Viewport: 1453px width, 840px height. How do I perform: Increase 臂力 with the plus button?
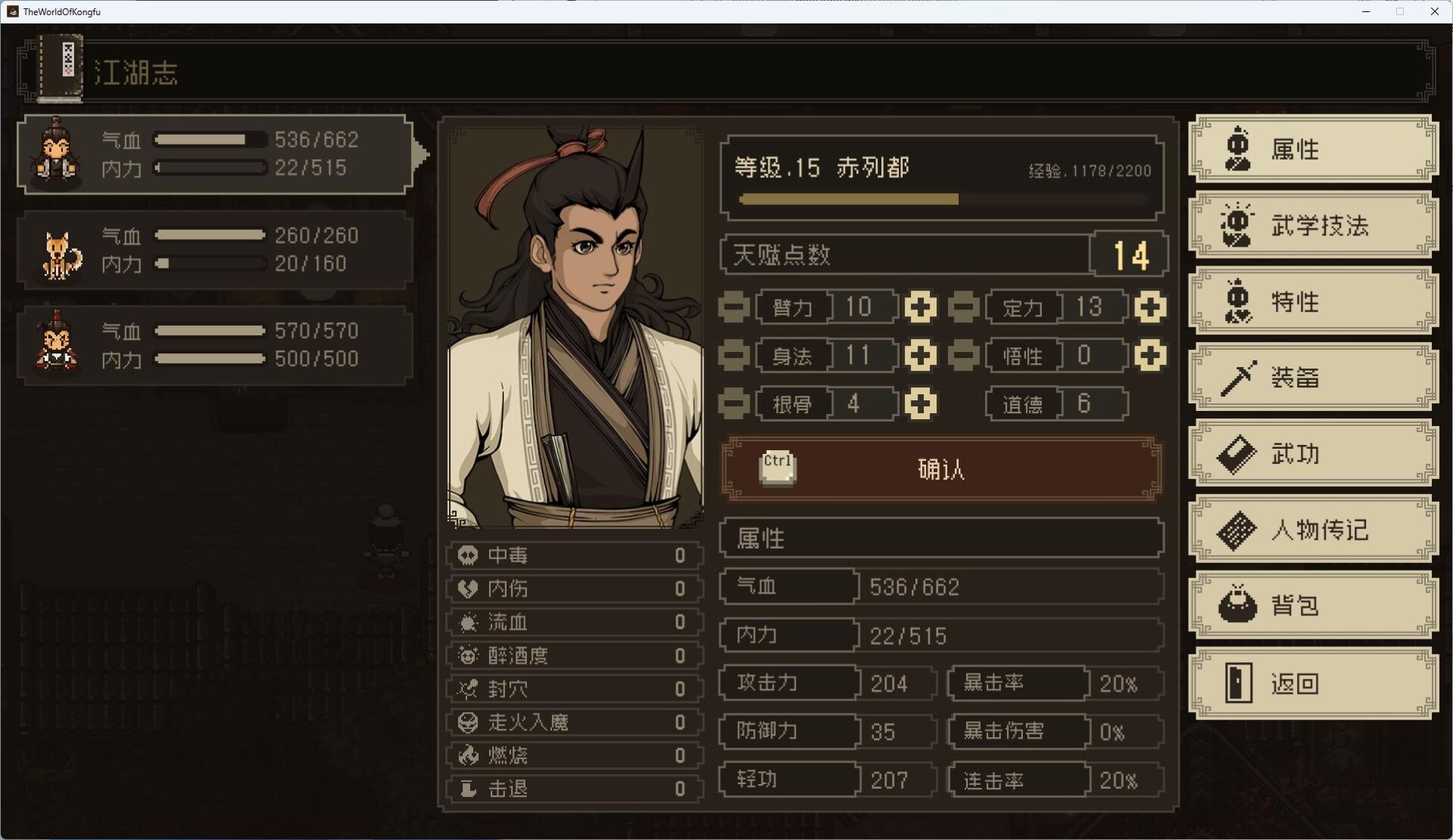click(x=921, y=307)
